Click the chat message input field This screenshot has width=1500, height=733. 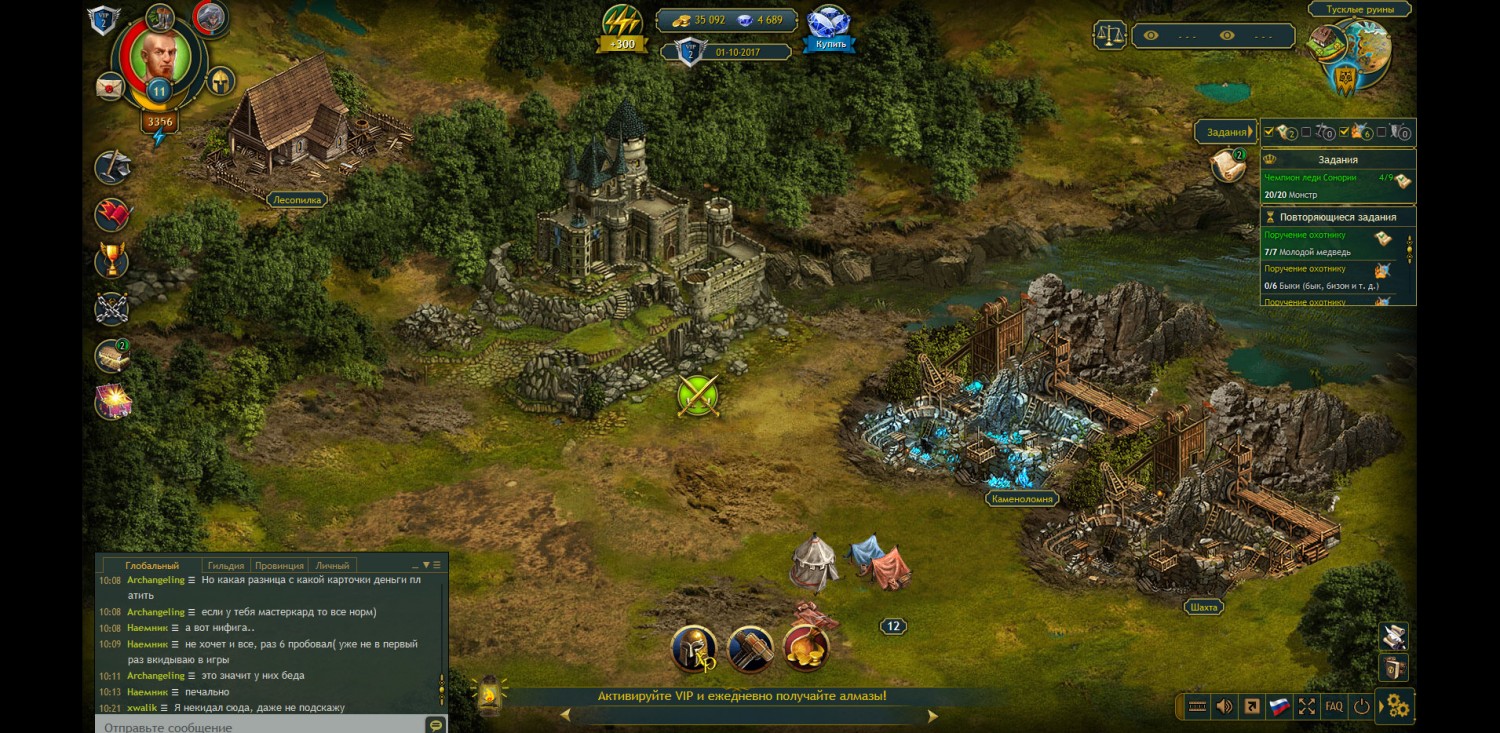pyautogui.click(x=260, y=726)
